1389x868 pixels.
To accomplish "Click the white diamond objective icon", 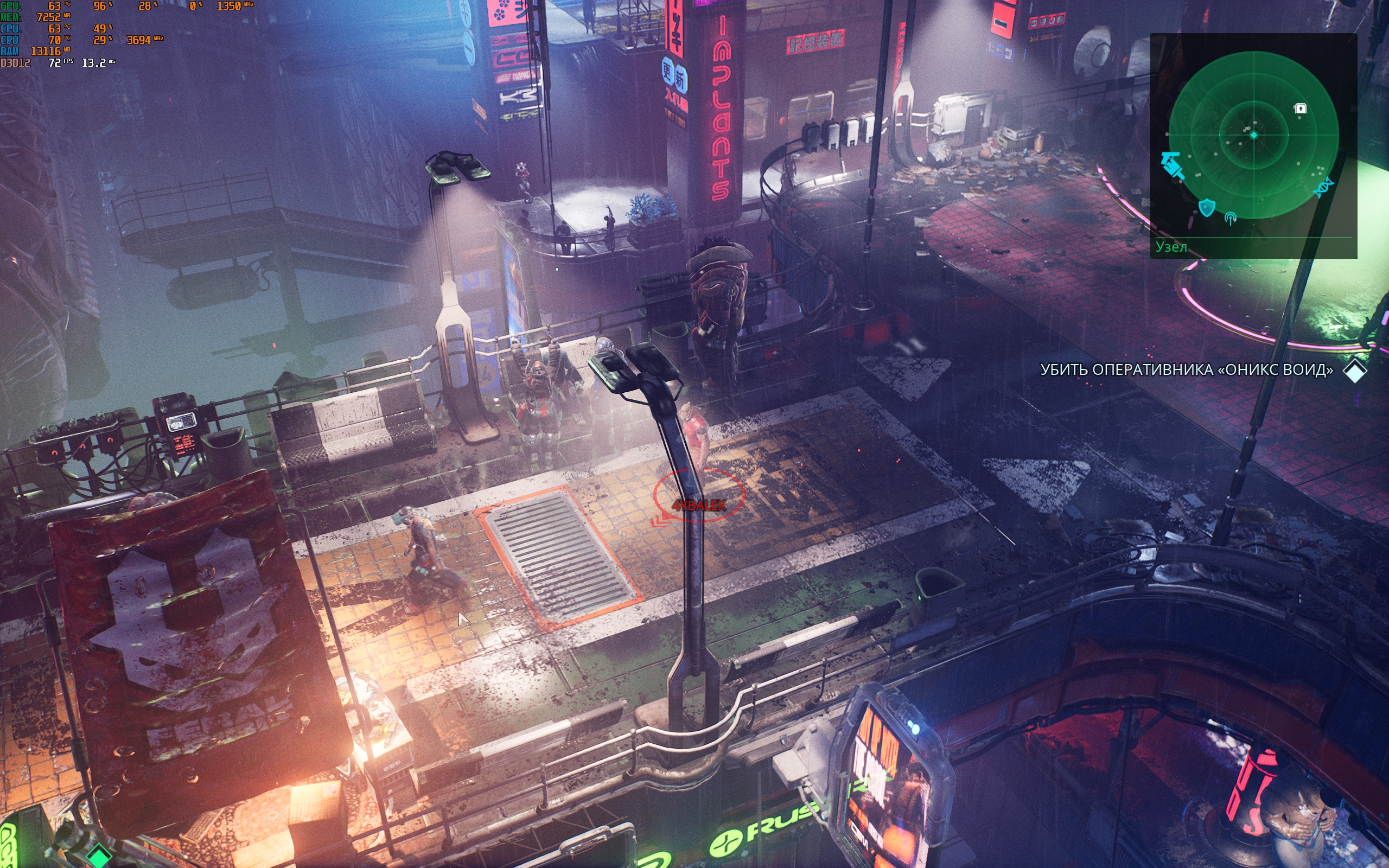I will (1355, 371).
